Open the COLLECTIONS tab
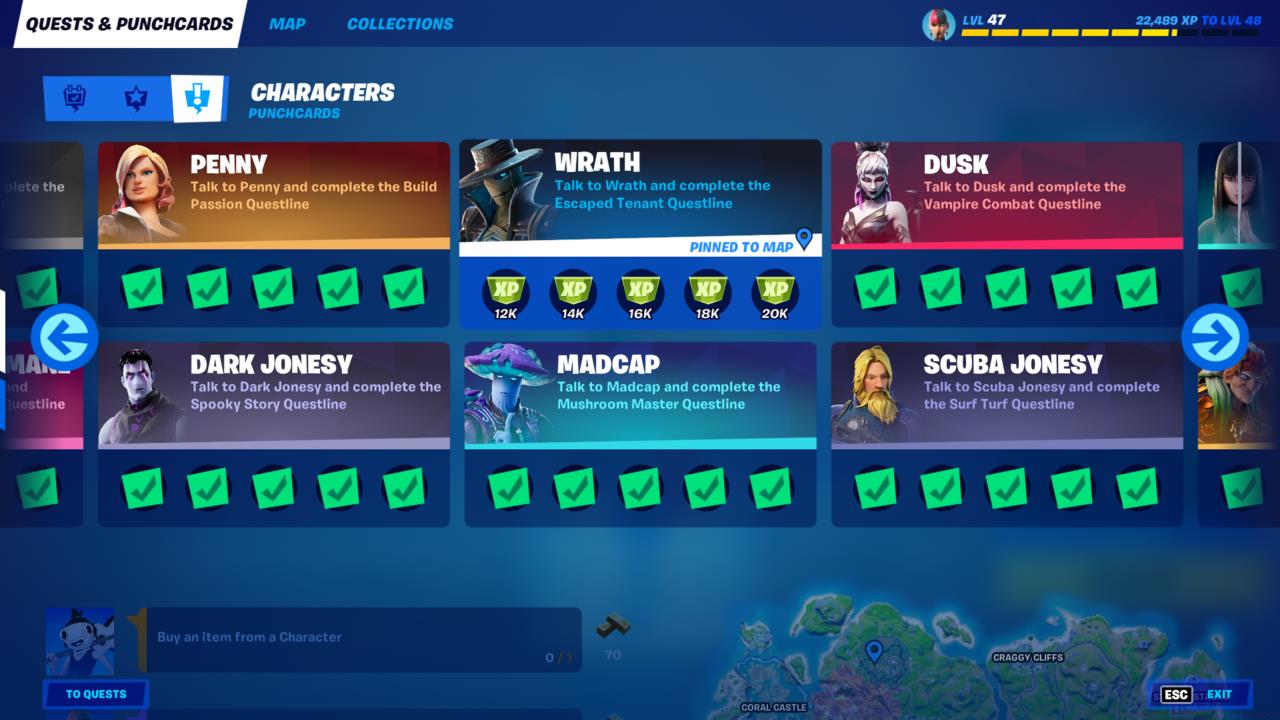Viewport: 1280px width, 720px height. click(x=399, y=23)
